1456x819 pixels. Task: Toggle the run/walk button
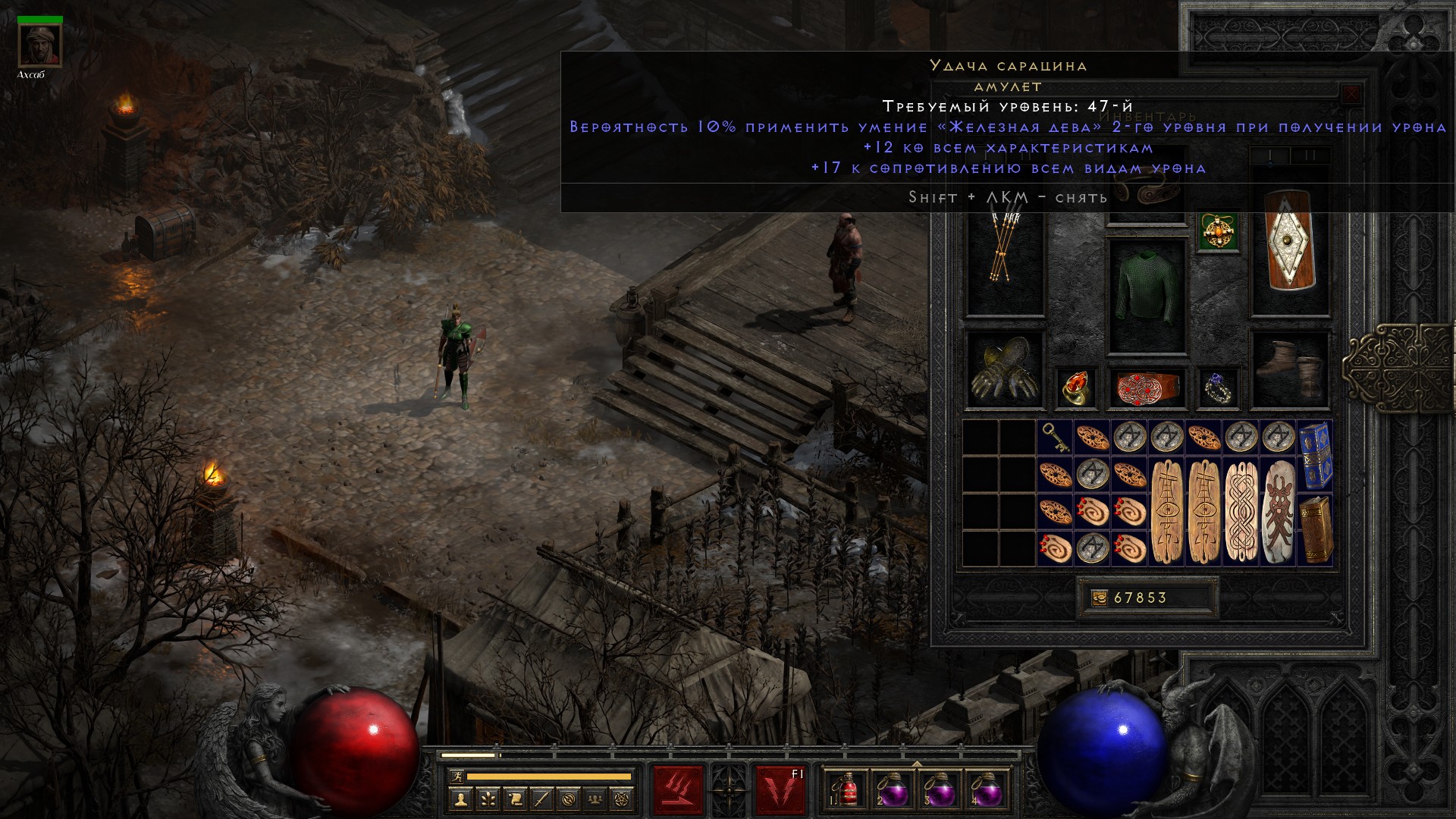[457, 776]
